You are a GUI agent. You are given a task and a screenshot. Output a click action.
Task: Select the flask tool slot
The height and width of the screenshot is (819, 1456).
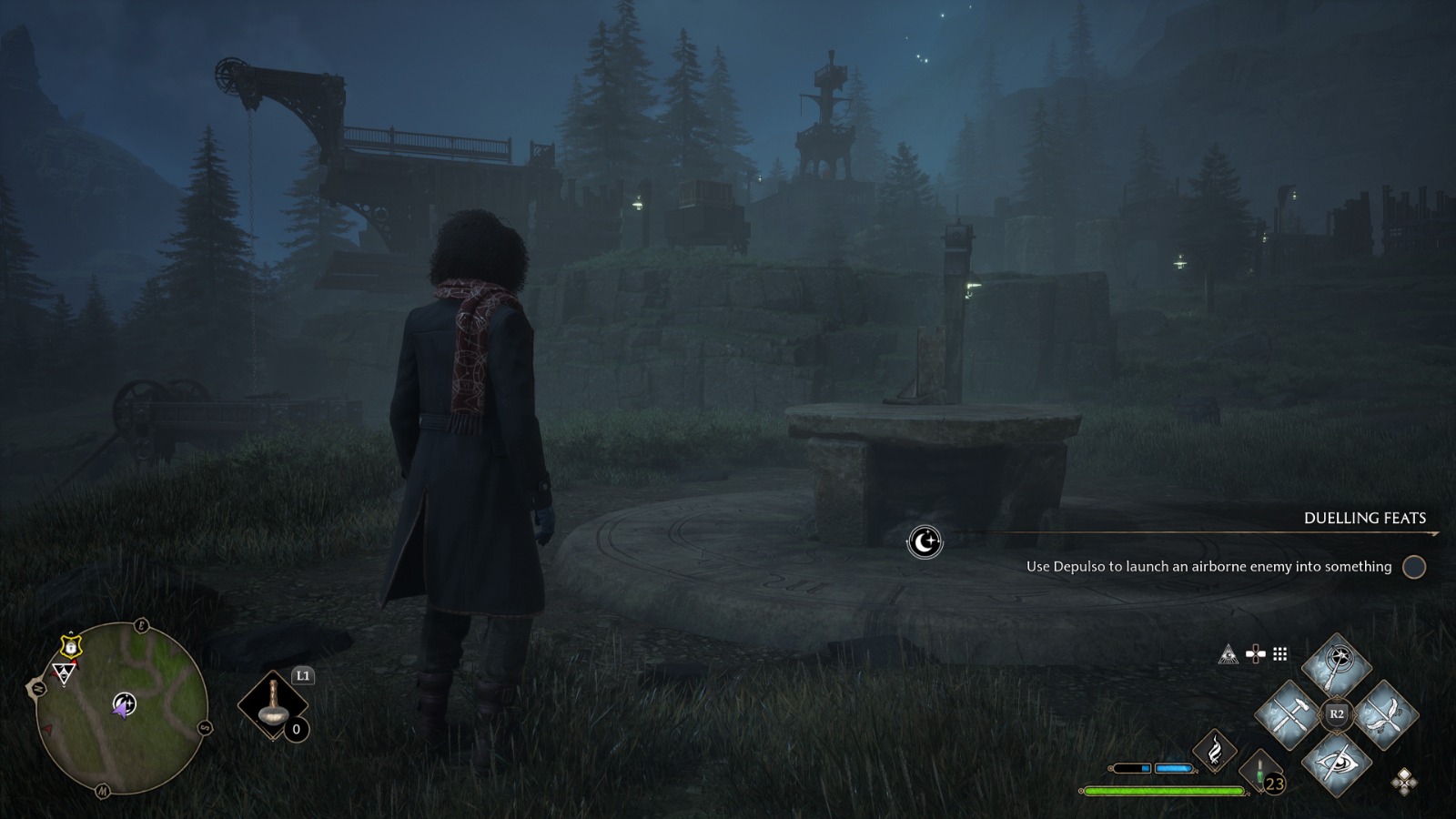(x=272, y=707)
